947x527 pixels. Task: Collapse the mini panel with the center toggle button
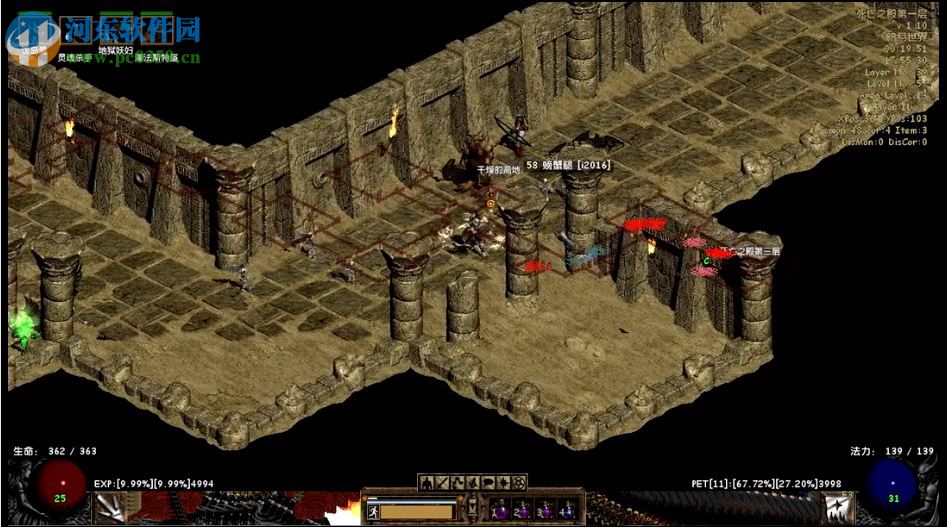click(x=472, y=509)
